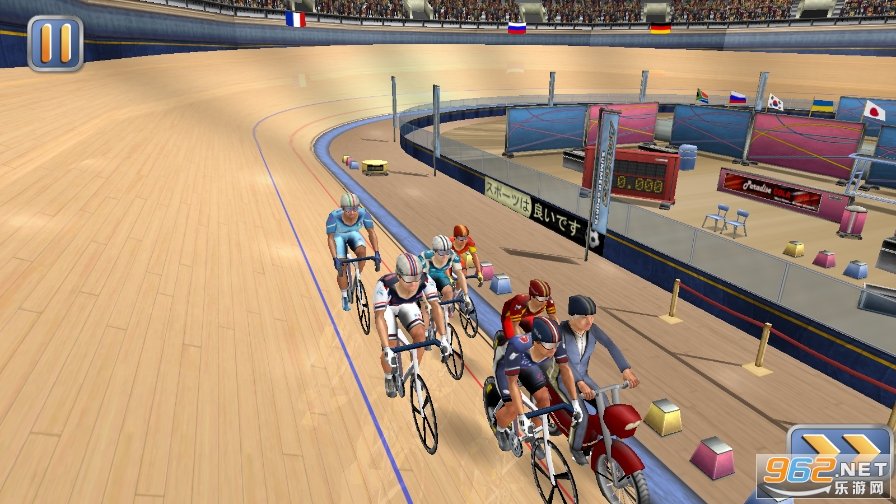Pause the race with the pause button
Image resolution: width=896 pixels, height=504 pixels.
pos(55,43)
